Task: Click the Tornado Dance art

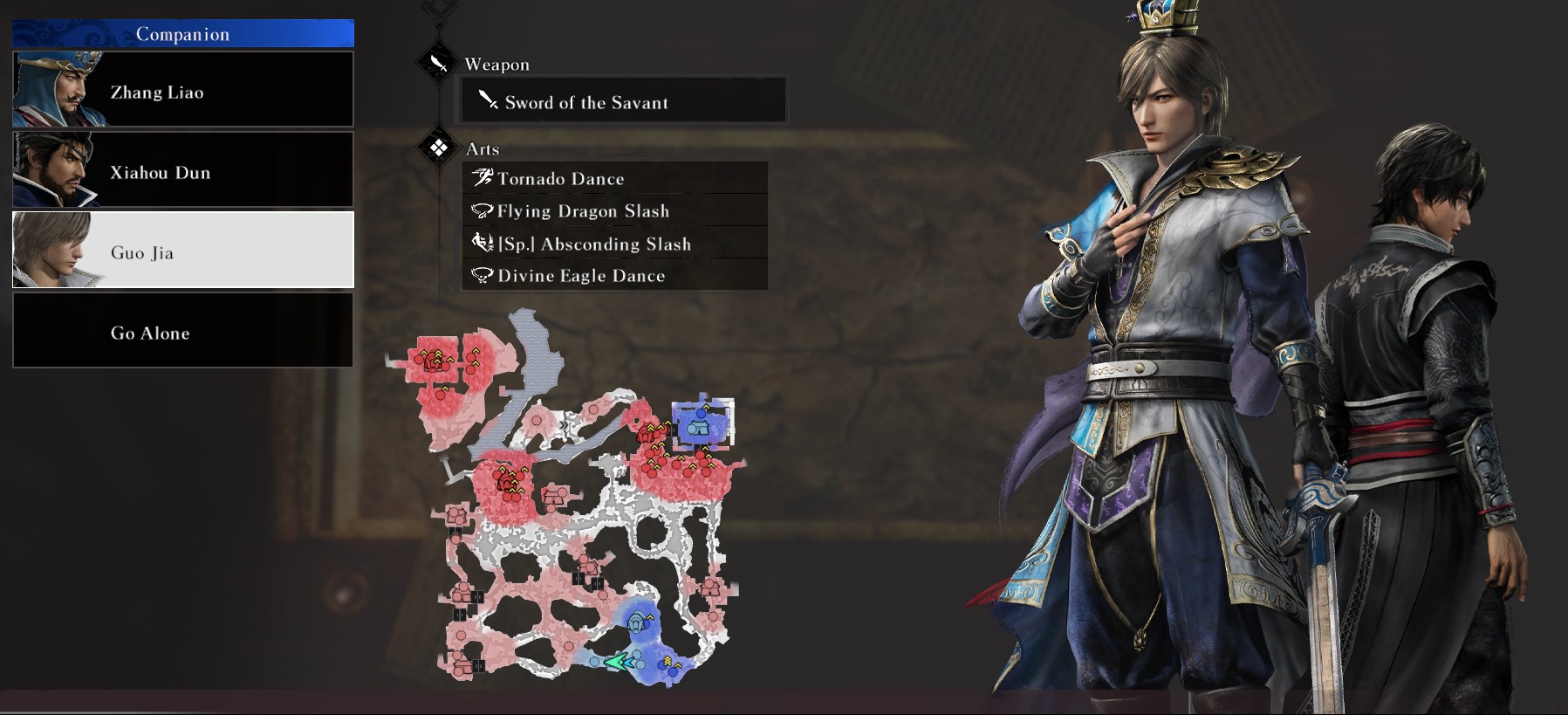Action: click(615, 178)
